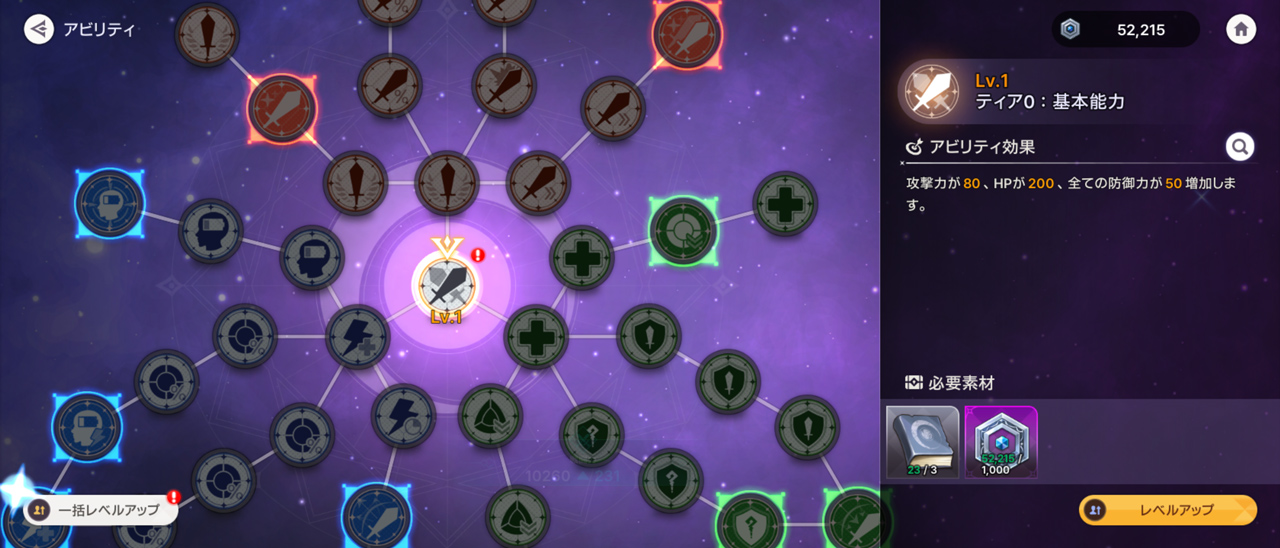Image resolution: width=1280 pixels, height=548 pixels.
Task: Select the gray book material slot
Action: (x=922, y=441)
